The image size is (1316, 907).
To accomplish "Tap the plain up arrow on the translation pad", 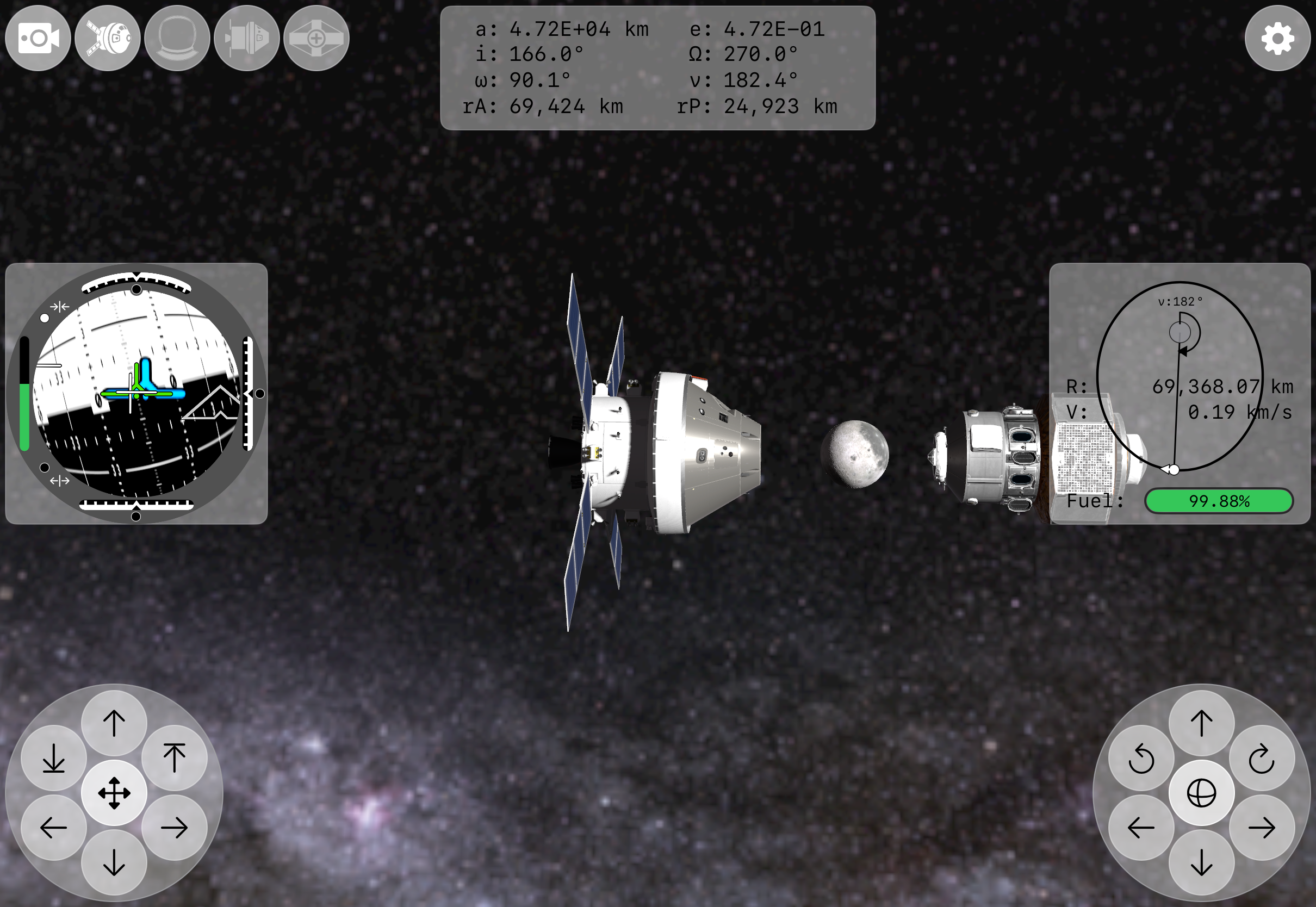I will pos(114,723).
